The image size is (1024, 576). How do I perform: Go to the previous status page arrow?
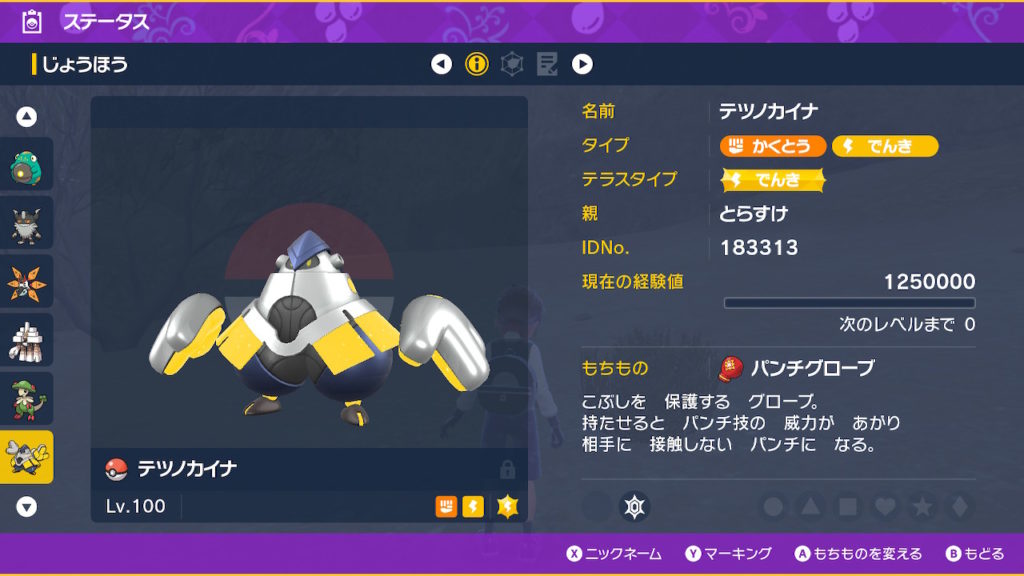click(x=441, y=65)
